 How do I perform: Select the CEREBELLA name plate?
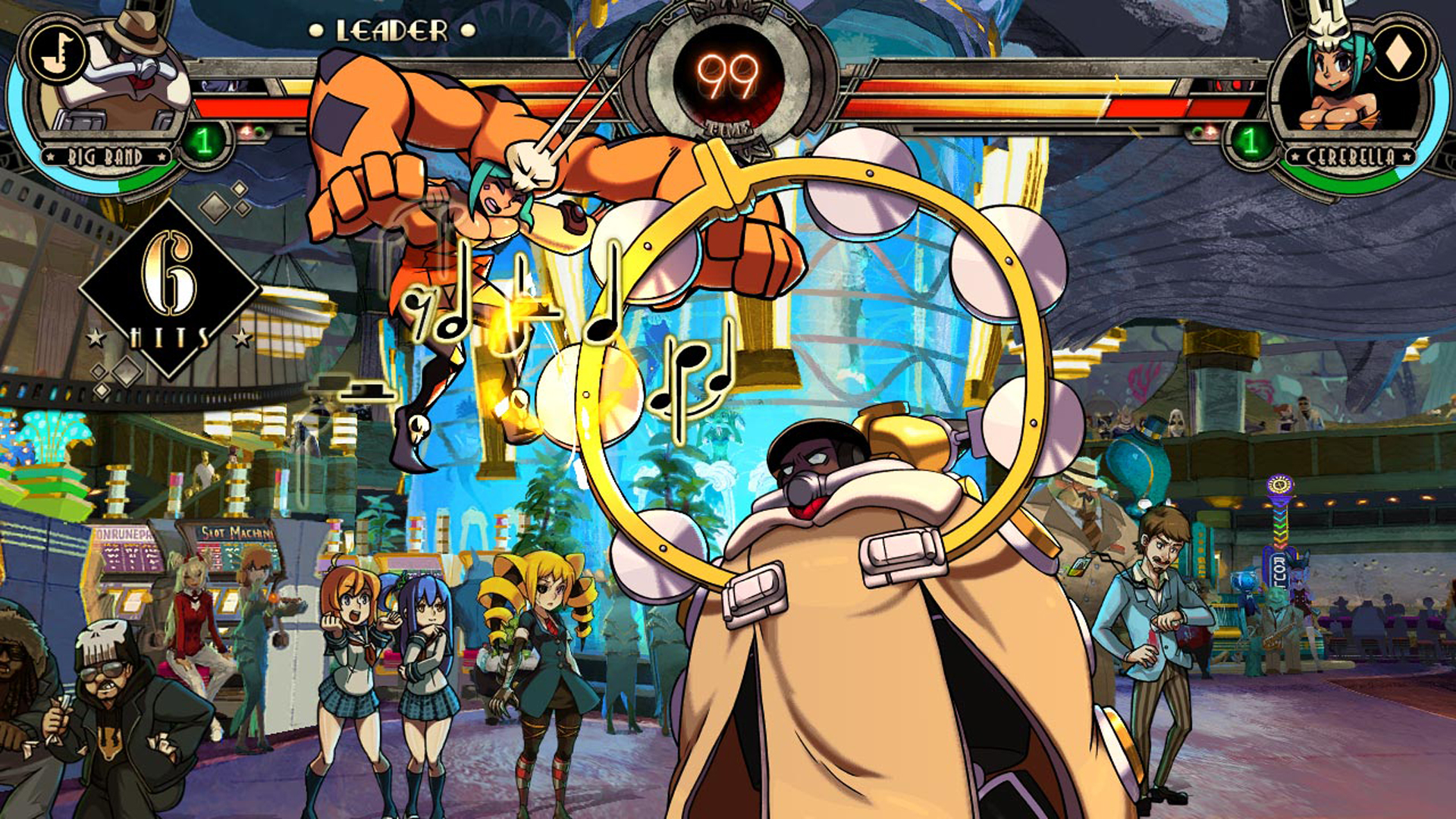coord(1350,156)
